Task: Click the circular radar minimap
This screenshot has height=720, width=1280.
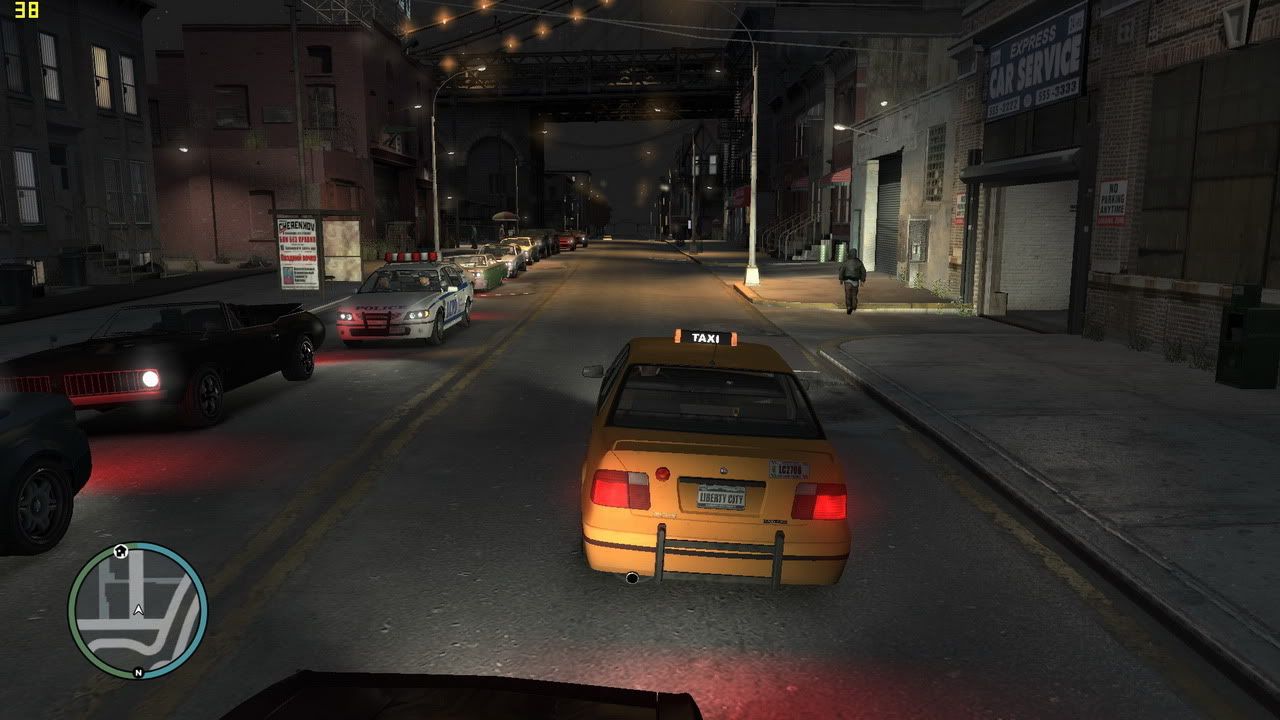Action: 138,611
